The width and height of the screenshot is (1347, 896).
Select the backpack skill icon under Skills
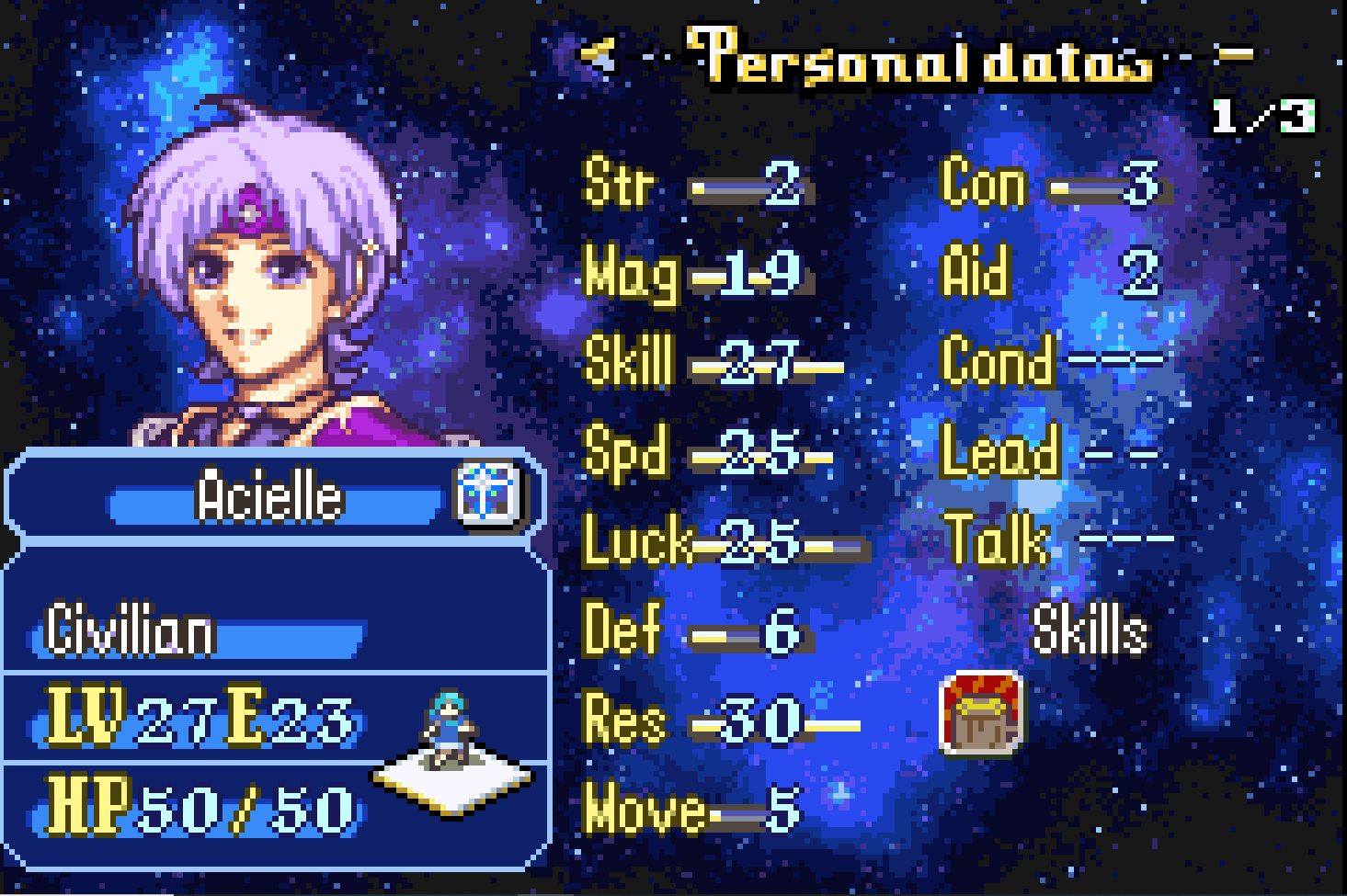coord(981,714)
